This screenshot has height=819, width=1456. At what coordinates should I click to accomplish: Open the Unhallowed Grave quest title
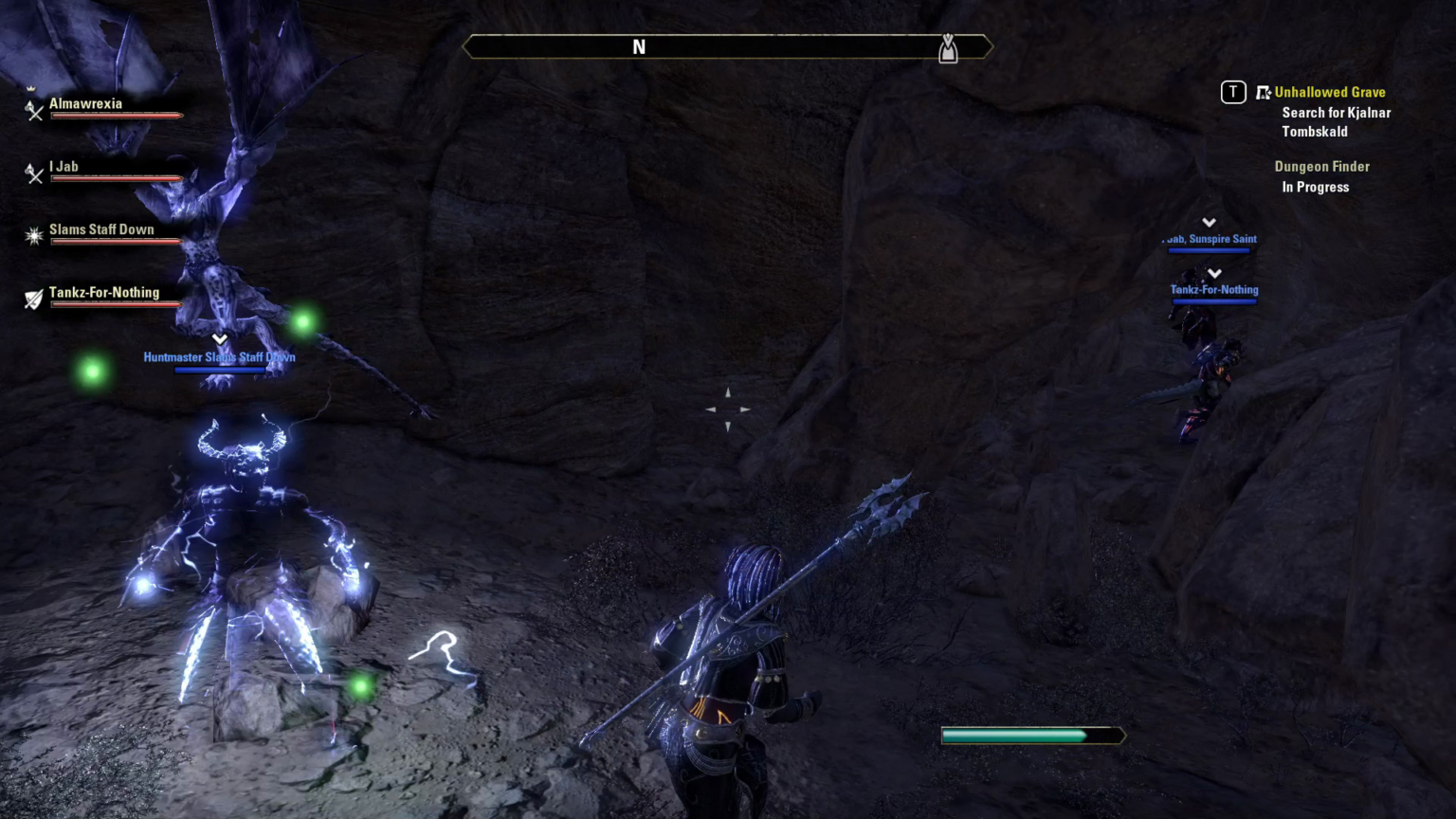click(x=1330, y=92)
